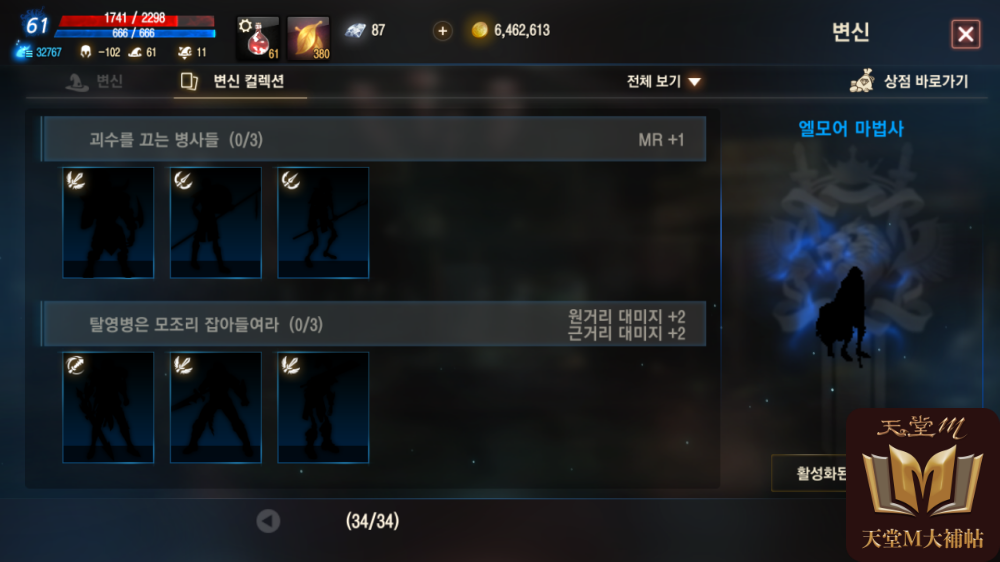Viewport: 1000px width, 562px height.
Task: Open the 전체 보기 filter dropdown
Action: (664, 82)
